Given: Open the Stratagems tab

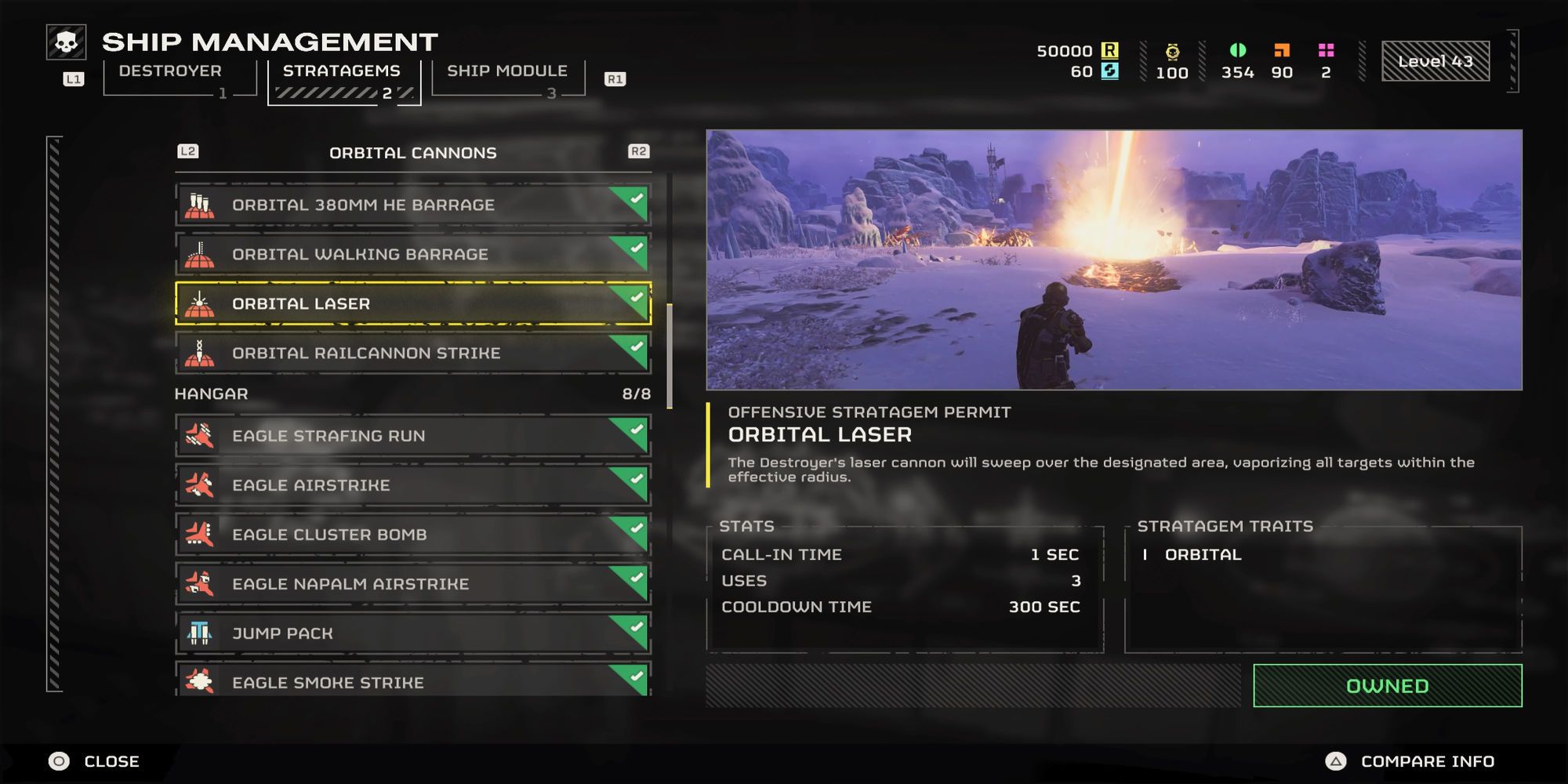Looking at the screenshot, I should click(342, 72).
